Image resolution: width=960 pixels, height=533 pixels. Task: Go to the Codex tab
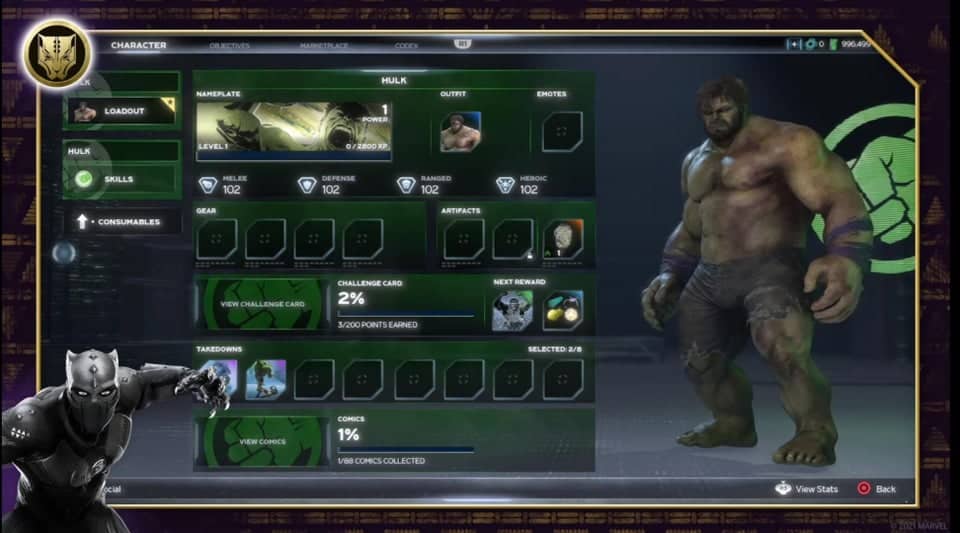pos(406,46)
